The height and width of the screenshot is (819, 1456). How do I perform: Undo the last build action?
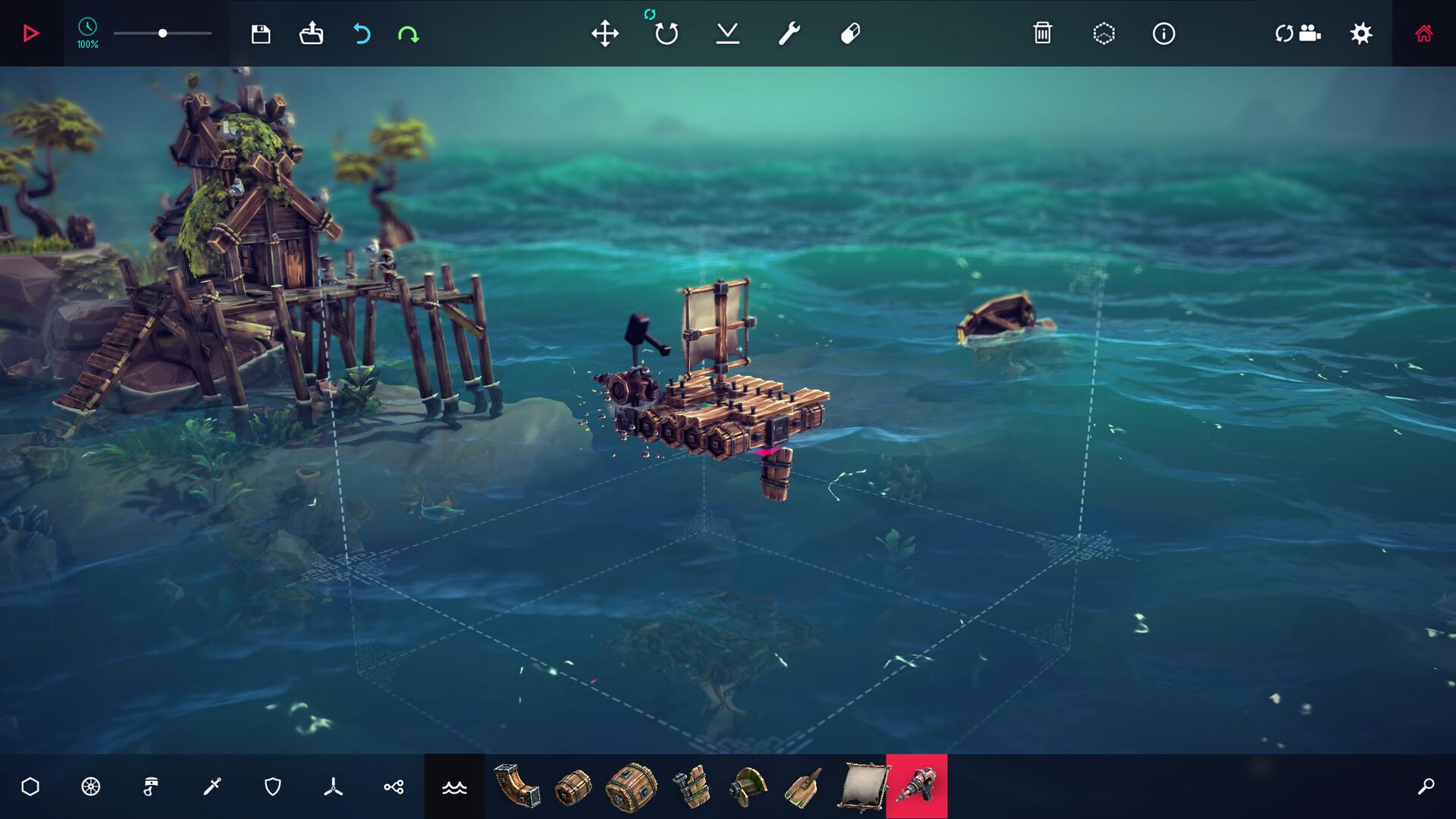(x=362, y=33)
